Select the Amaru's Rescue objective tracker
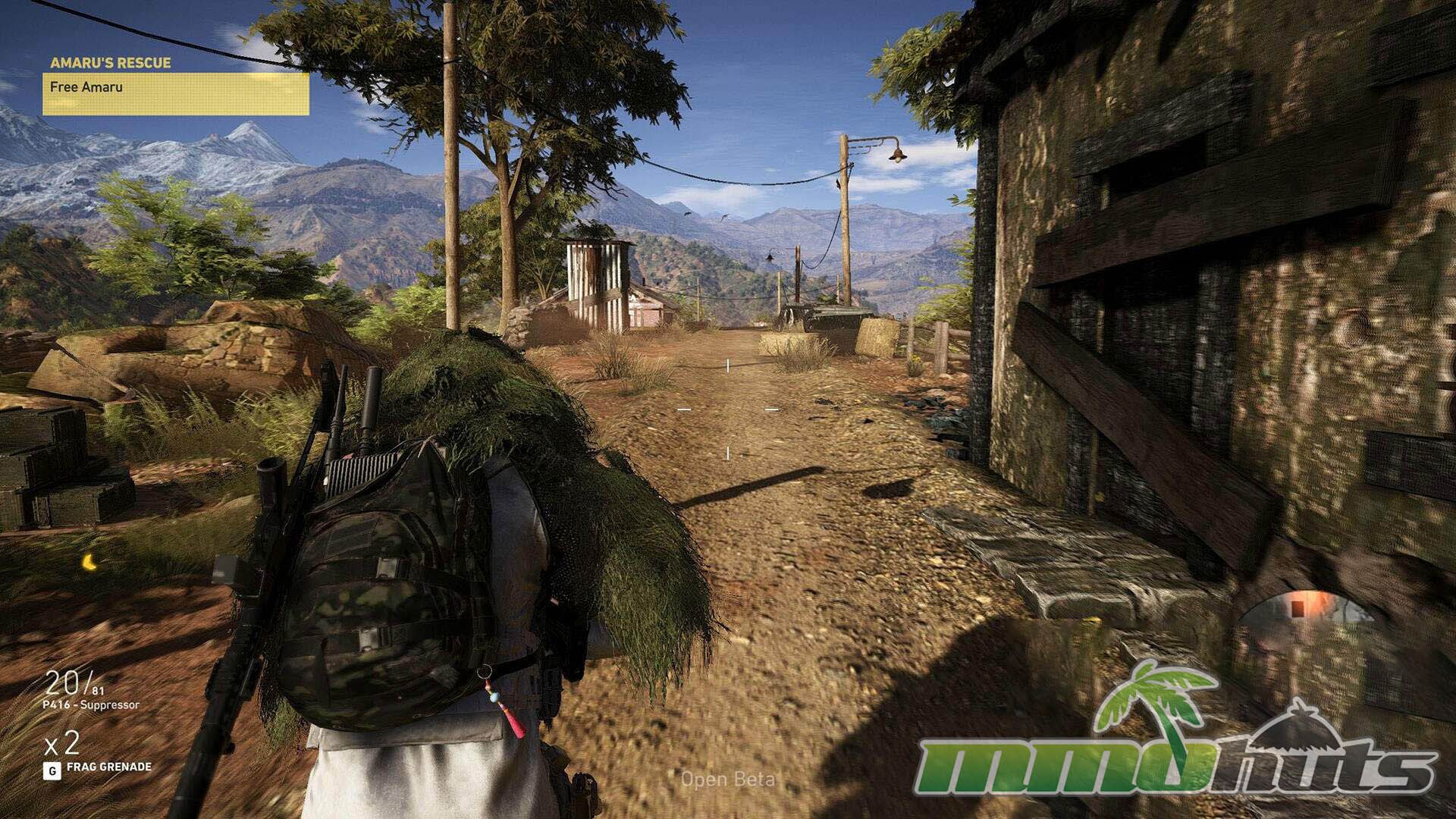Viewport: 1456px width, 819px height. tap(175, 86)
